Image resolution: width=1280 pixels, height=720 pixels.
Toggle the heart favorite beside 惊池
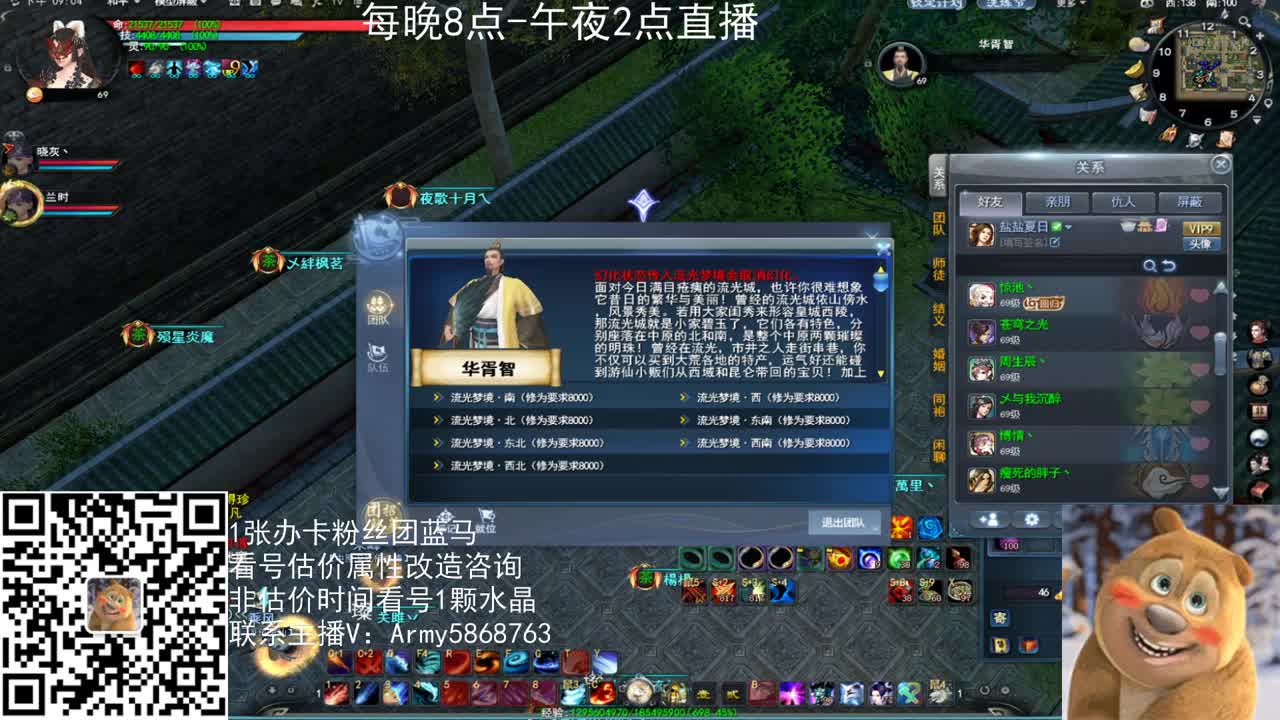tap(1198, 295)
